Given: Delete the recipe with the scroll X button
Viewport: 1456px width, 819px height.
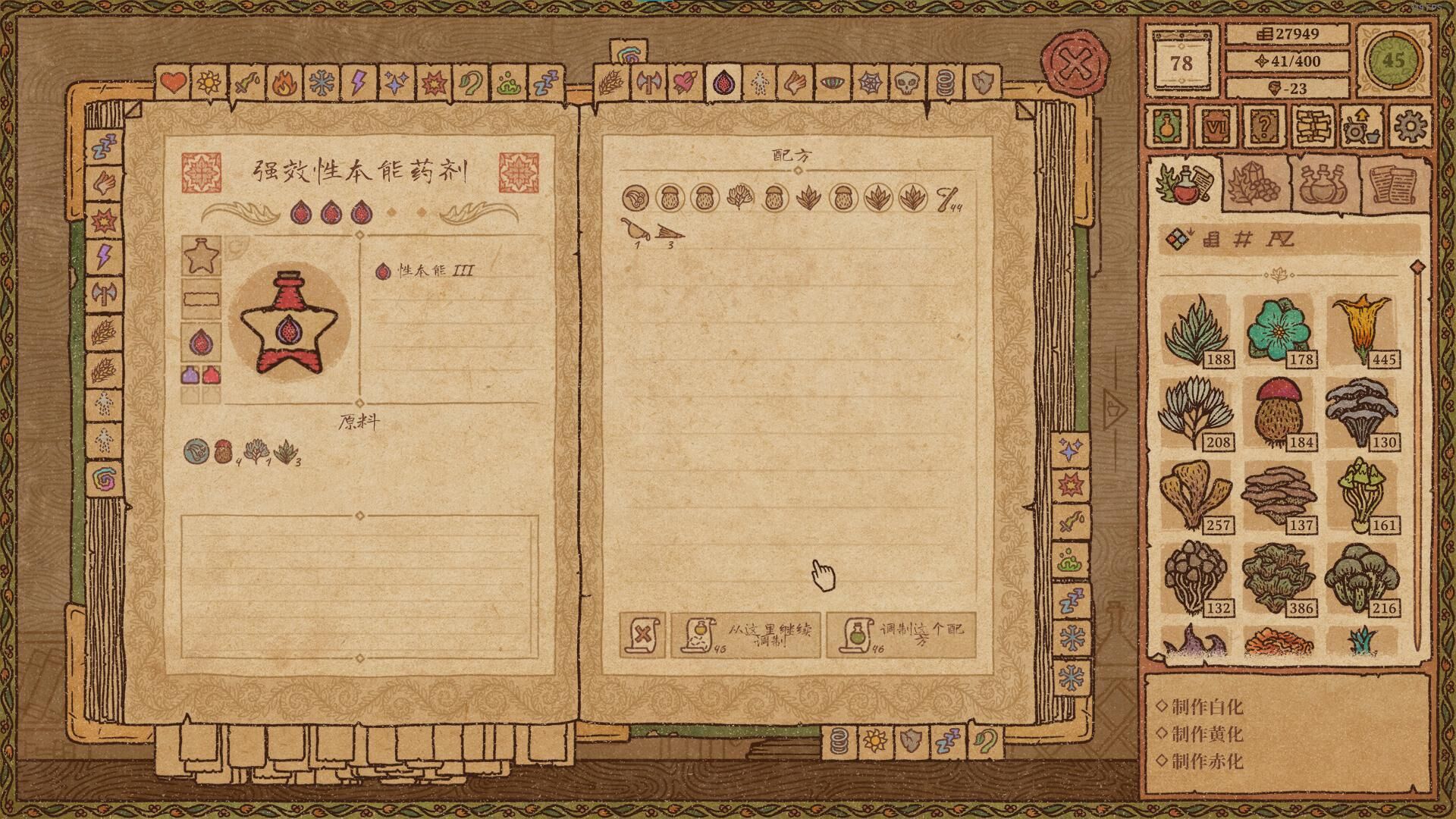Looking at the screenshot, I should click(x=642, y=634).
